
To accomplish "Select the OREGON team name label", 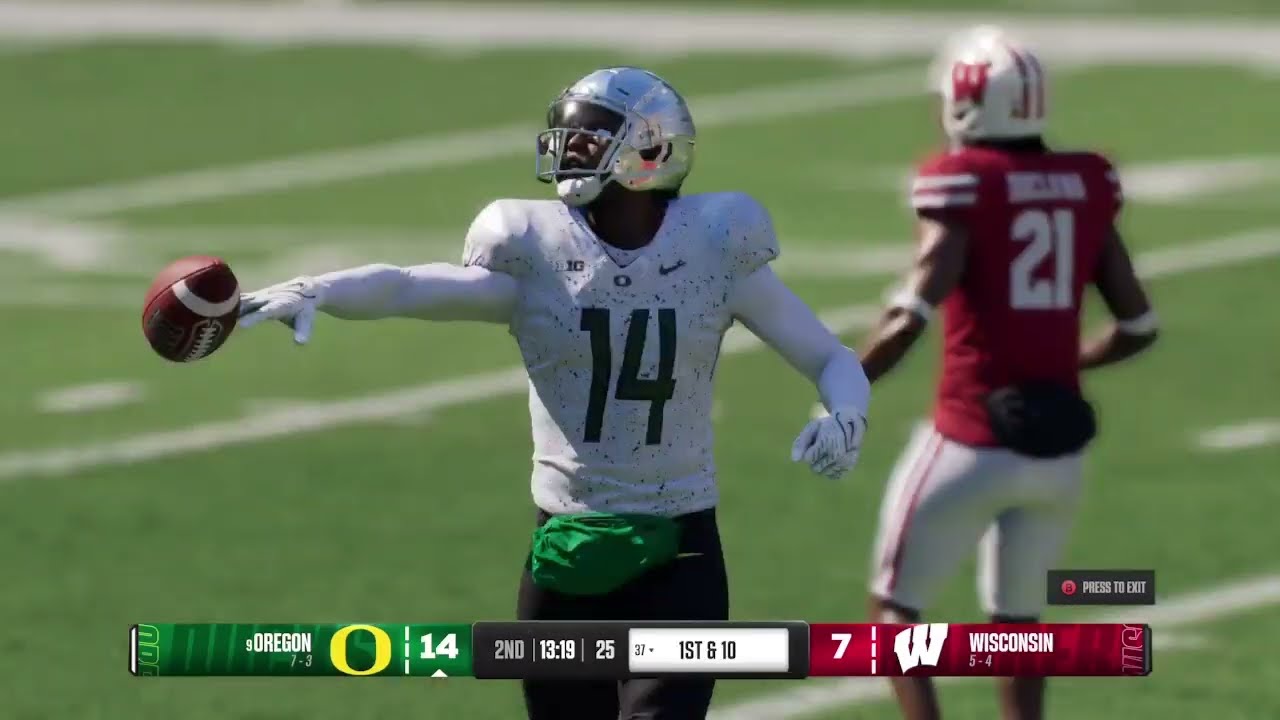I will [x=282, y=643].
